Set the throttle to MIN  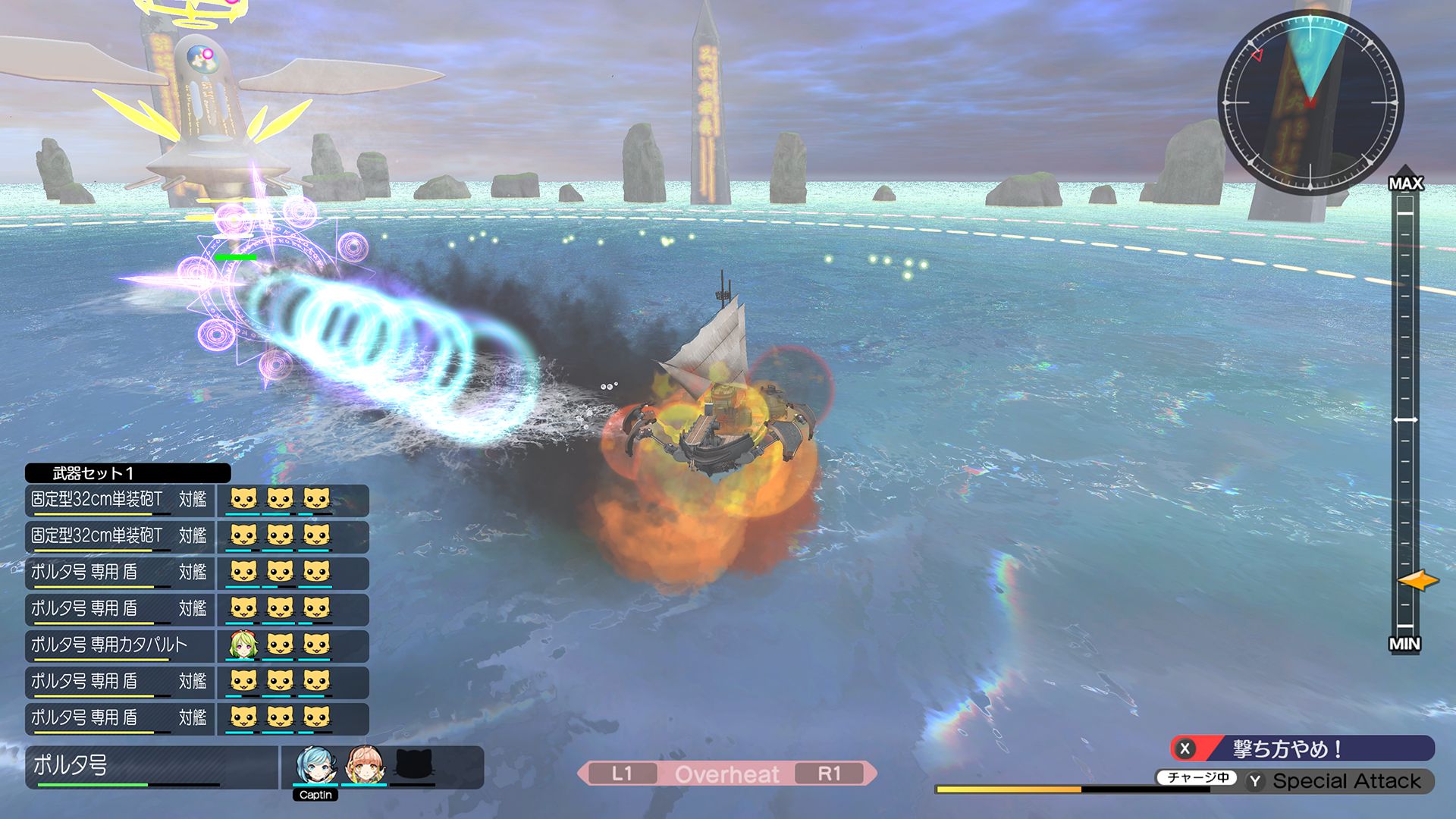point(1404,644)
